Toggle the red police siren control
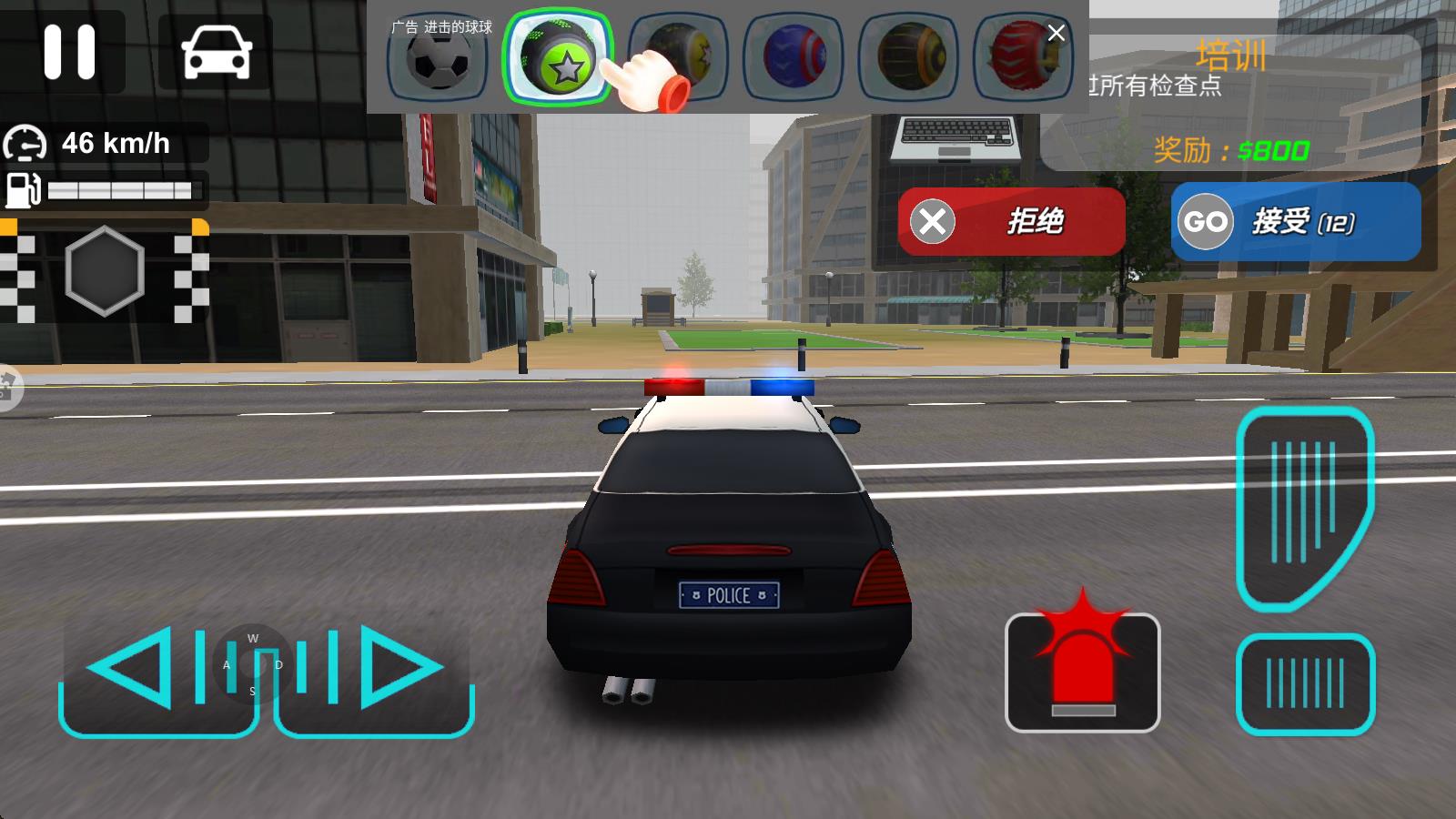1456x819 pixels. [1083, 673]
